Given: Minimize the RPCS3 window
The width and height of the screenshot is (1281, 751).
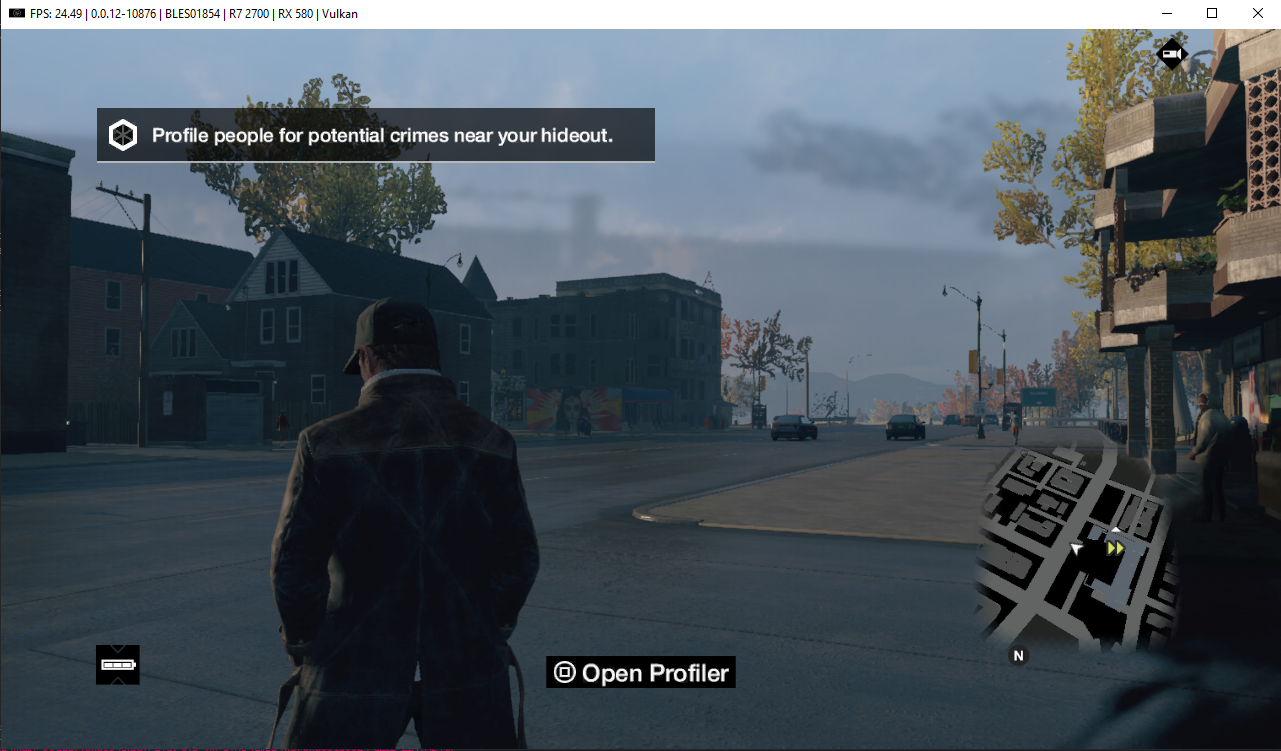Looking at the screenshot, I should [1167, 13].
